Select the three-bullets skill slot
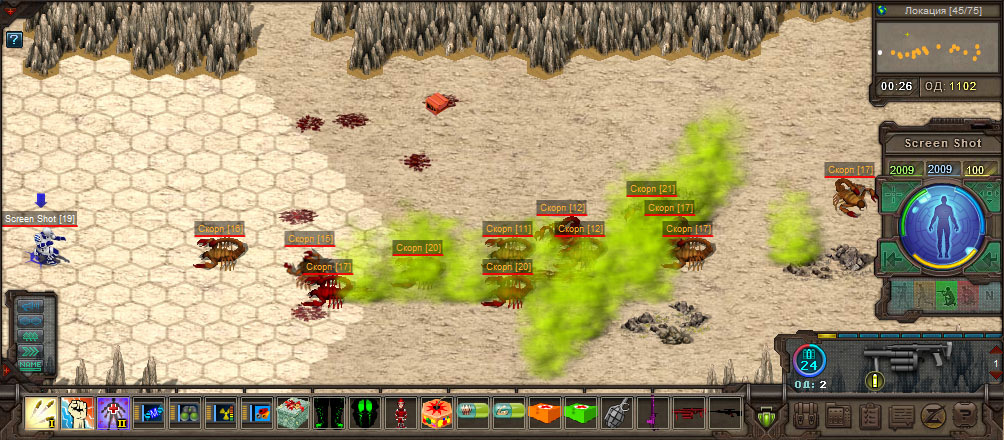This screenshot has height=440, width=1004. coord(41,412)
